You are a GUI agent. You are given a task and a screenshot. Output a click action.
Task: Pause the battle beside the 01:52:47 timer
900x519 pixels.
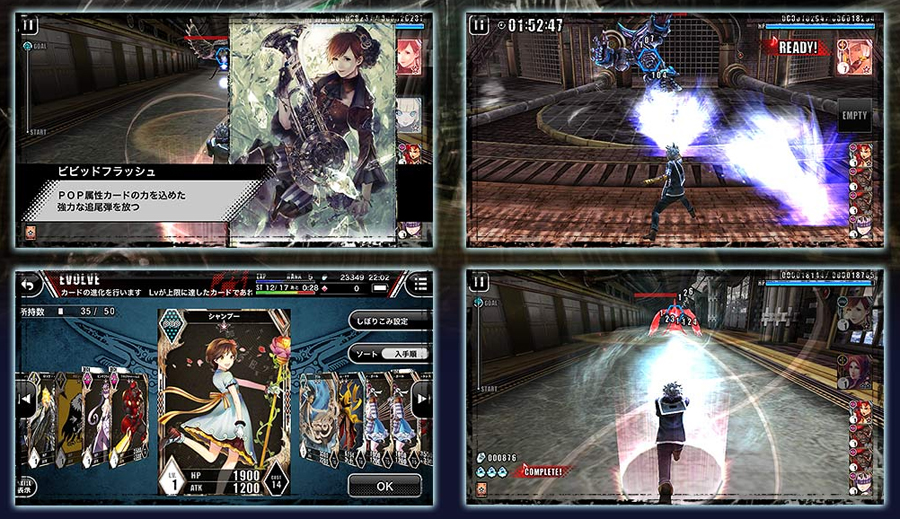click(x=481, y=24)
